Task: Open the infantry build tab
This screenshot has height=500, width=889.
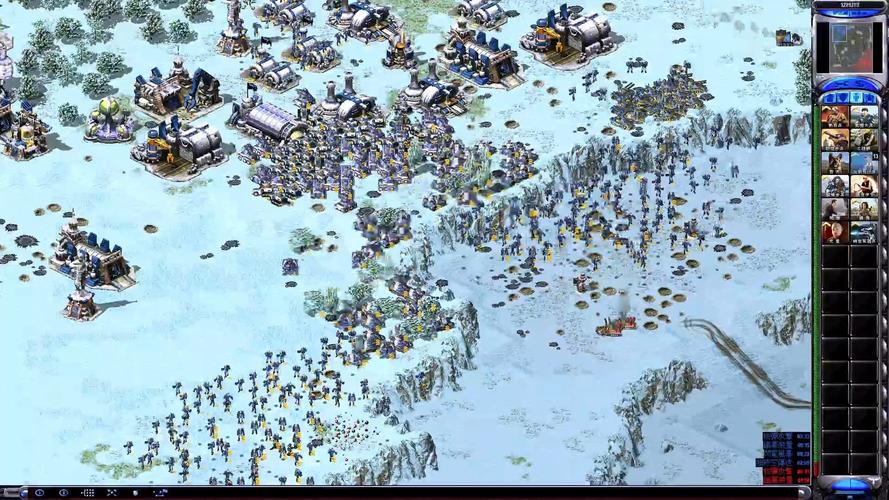Action: (x=857, y=97)
